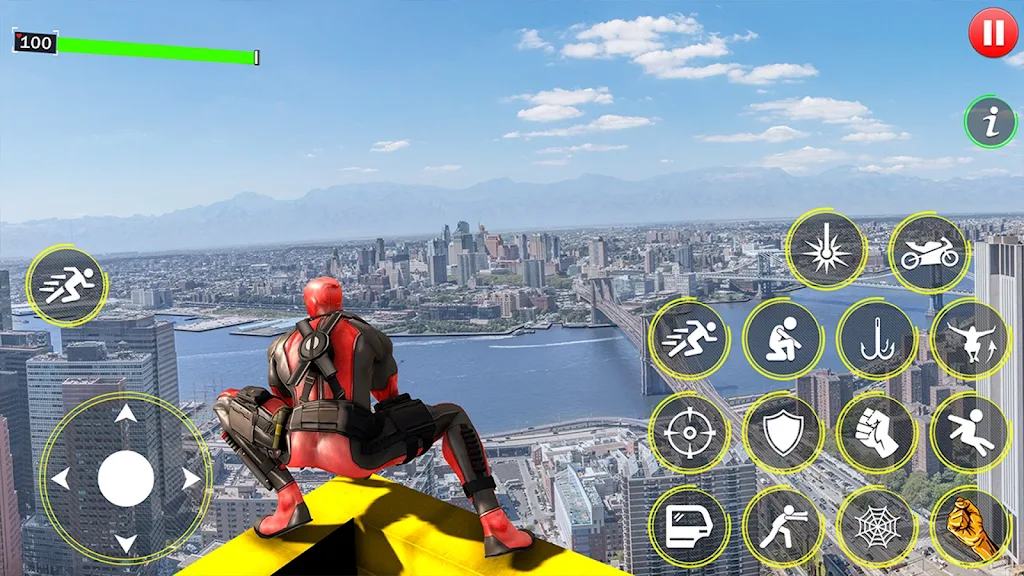Tap the joystick's left arrow
The image size is (1024, 576).
60,479
